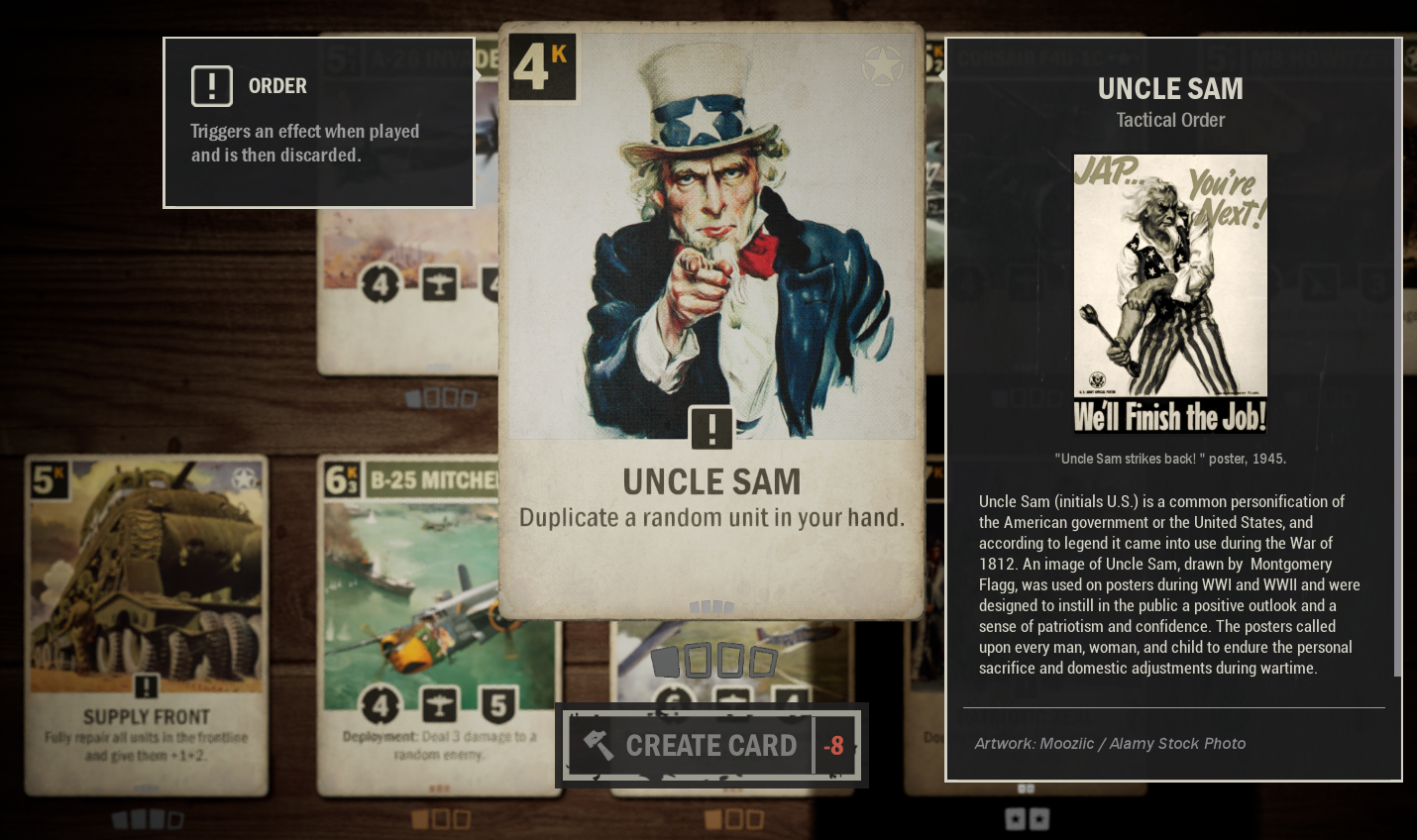View the Uncle Sam strikes back poster
This screenshot has width=1417, height=840.
point(1170,293)
